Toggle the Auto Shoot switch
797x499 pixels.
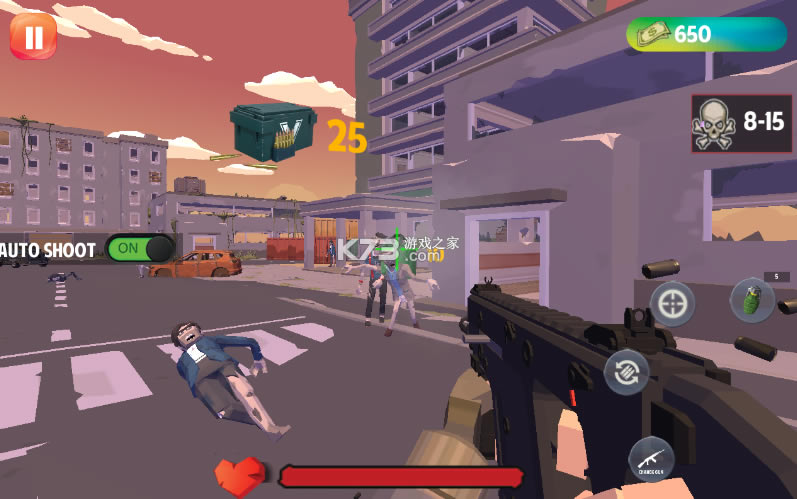139,248
